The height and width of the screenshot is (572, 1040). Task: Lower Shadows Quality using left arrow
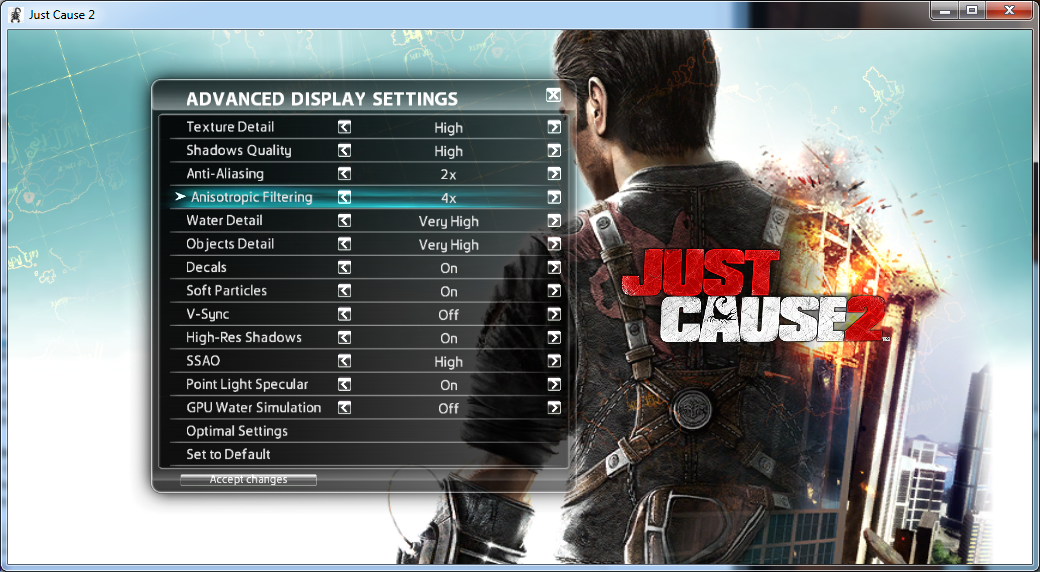344,151
